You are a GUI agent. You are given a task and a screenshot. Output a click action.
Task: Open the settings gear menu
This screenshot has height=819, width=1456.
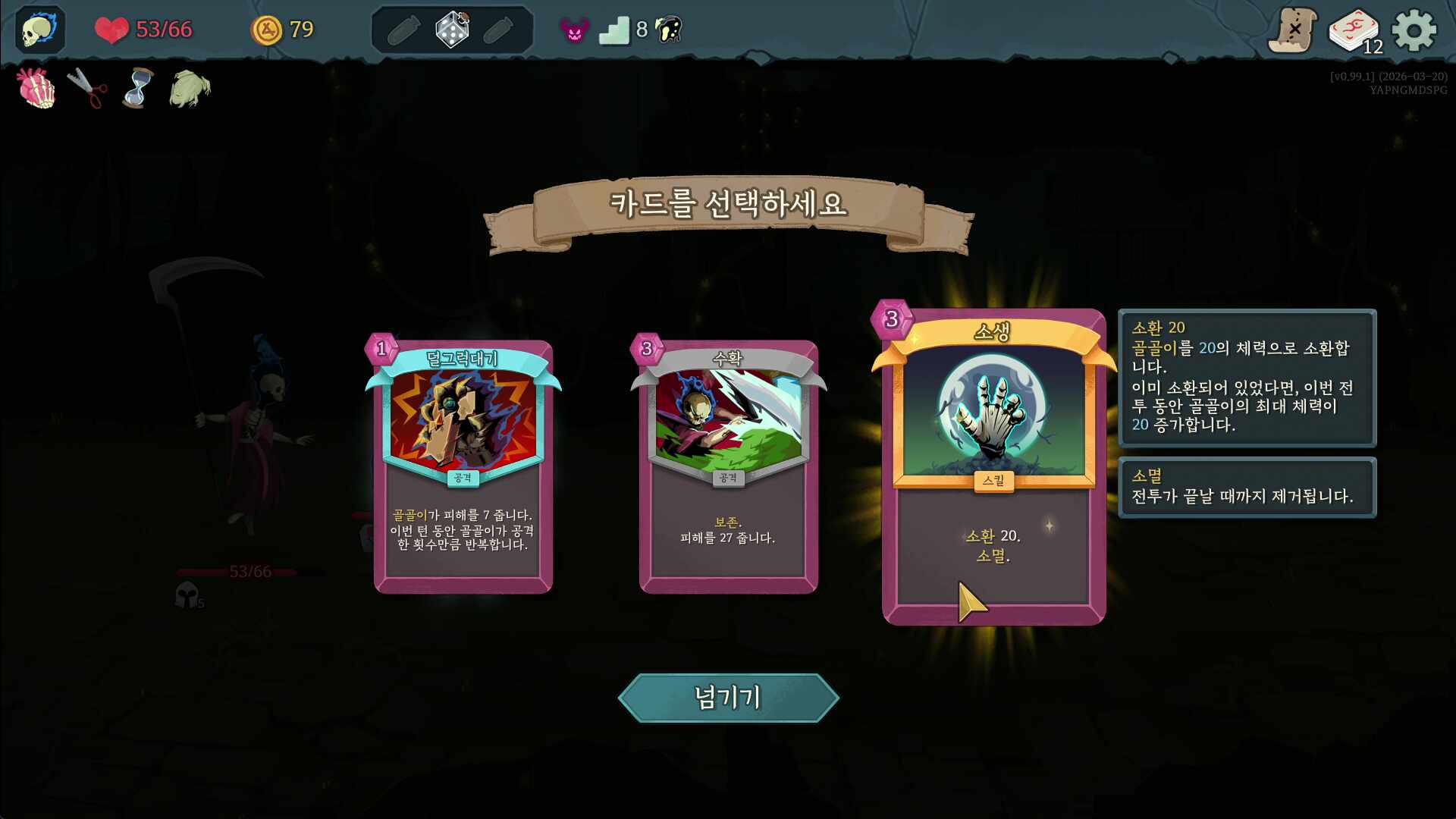pyautogui.click(x=1414, y=30)
